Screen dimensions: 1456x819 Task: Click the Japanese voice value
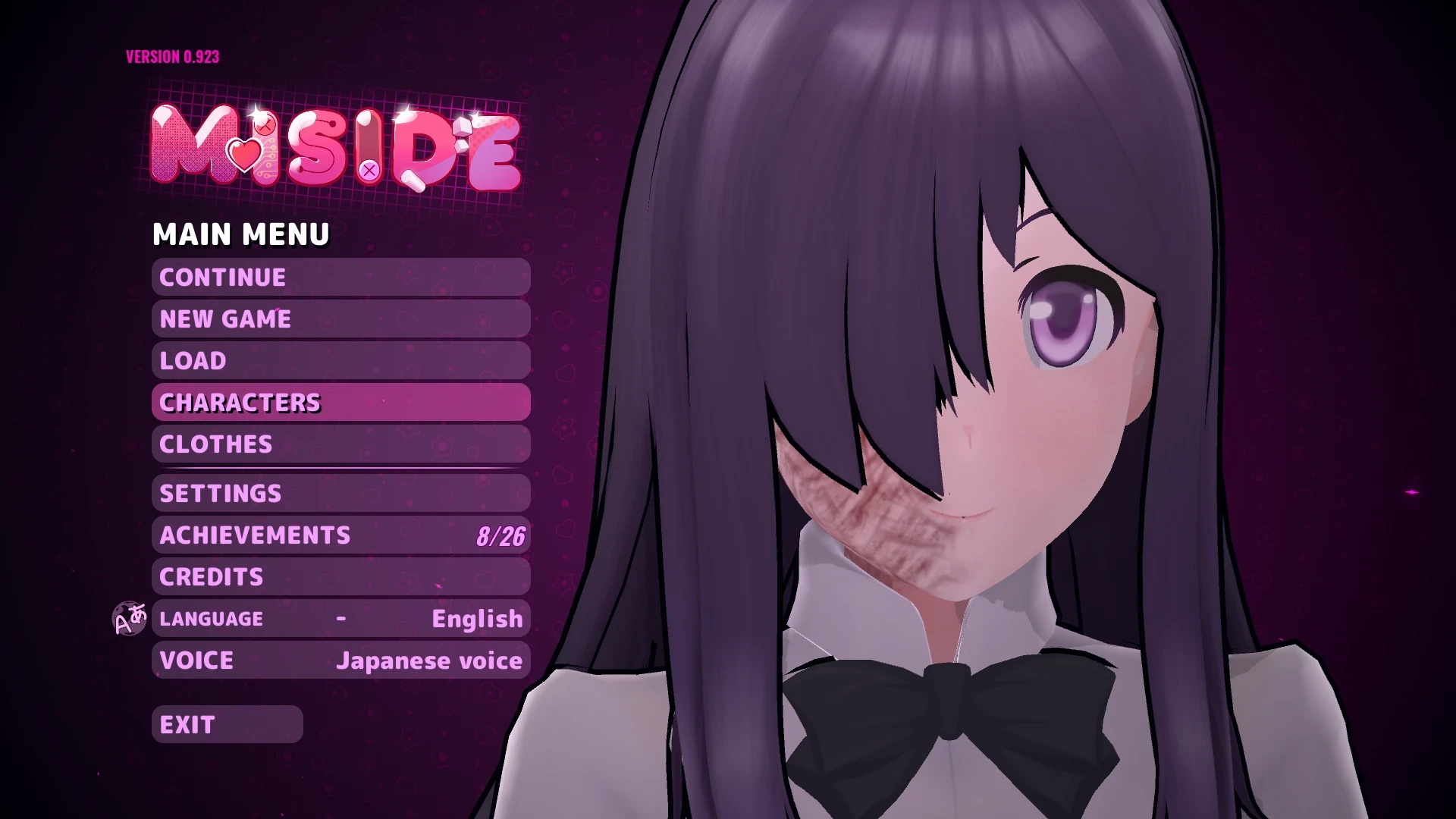pyautogui.click(x=429, y=660)
